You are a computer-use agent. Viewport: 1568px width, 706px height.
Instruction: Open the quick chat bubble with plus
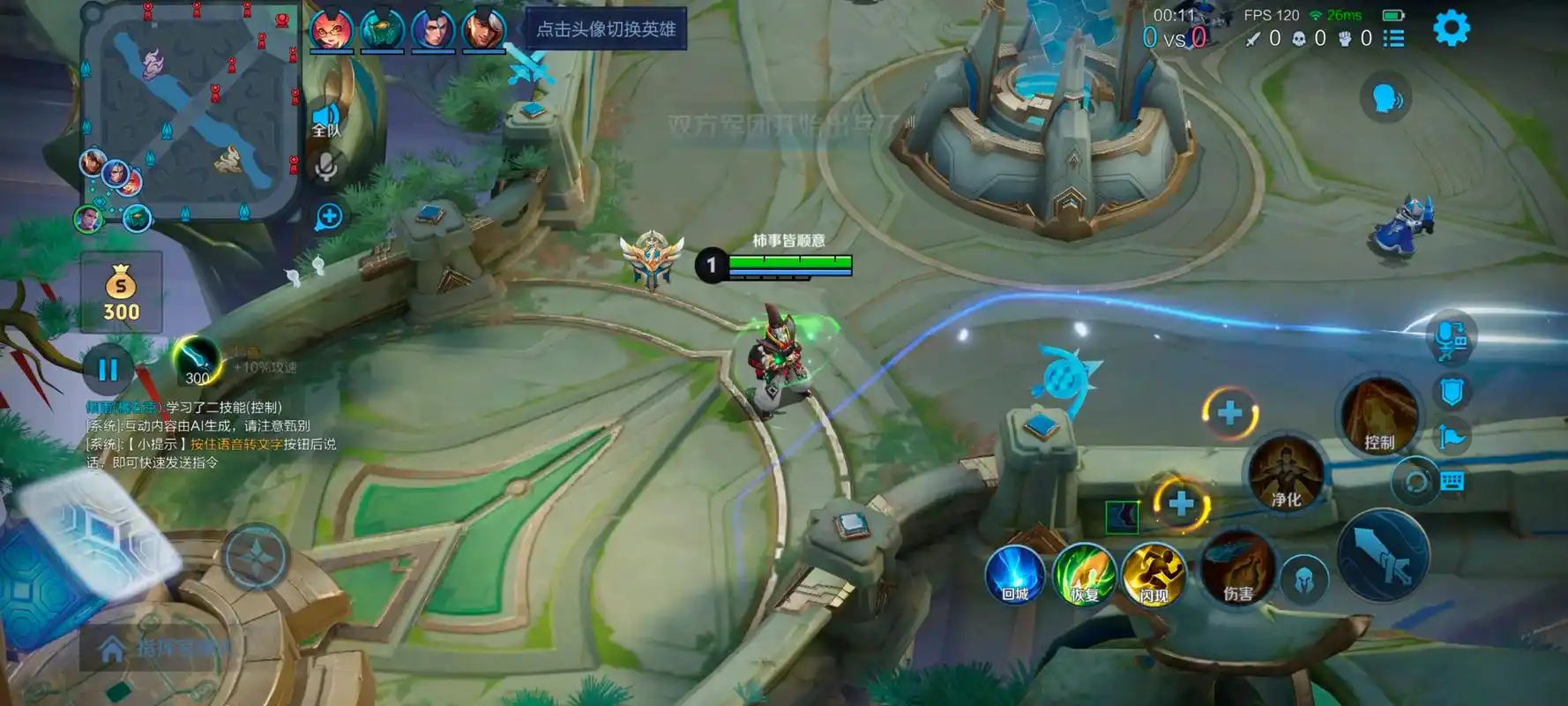tap(329, 217)
